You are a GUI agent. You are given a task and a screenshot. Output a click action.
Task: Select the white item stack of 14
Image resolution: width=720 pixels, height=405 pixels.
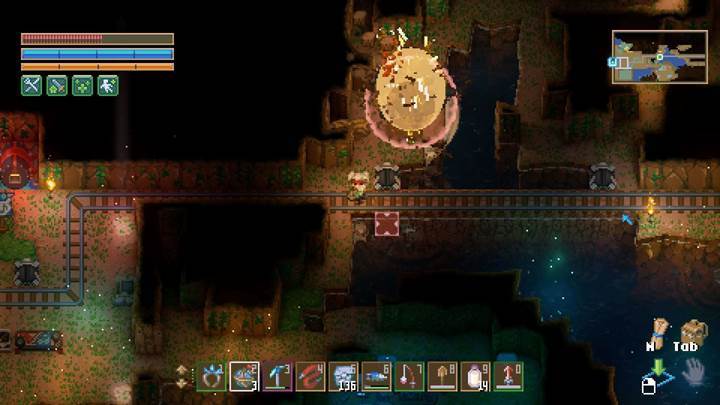(476, 376)
